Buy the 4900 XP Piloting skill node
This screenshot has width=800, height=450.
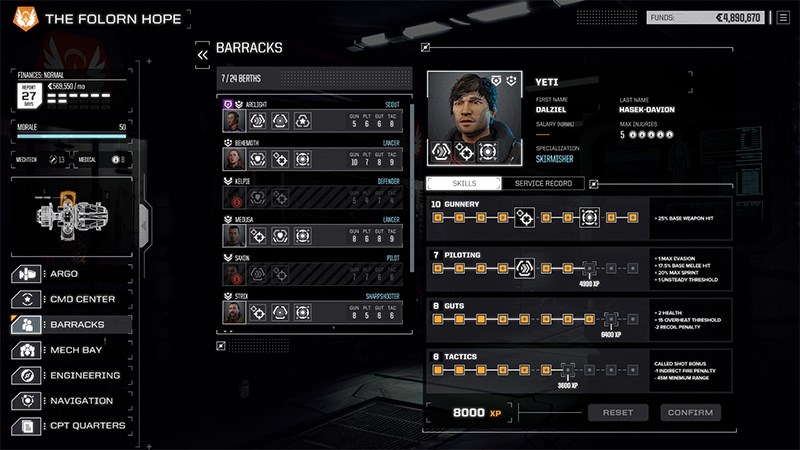click(x=588, y=268)
